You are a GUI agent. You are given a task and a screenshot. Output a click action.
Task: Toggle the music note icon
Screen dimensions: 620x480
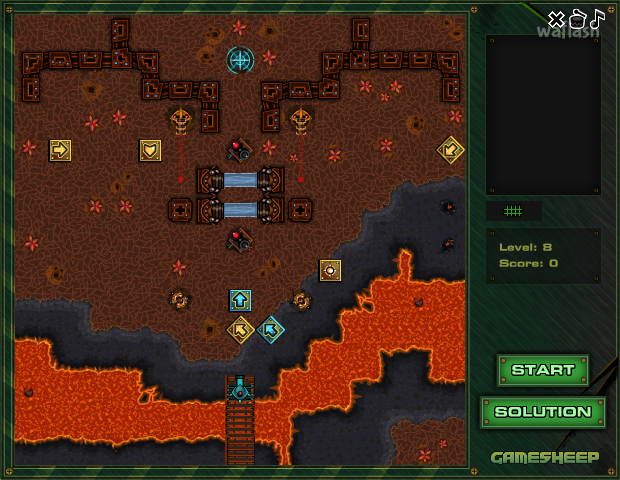pyautogui.click(x=597, y=18)
